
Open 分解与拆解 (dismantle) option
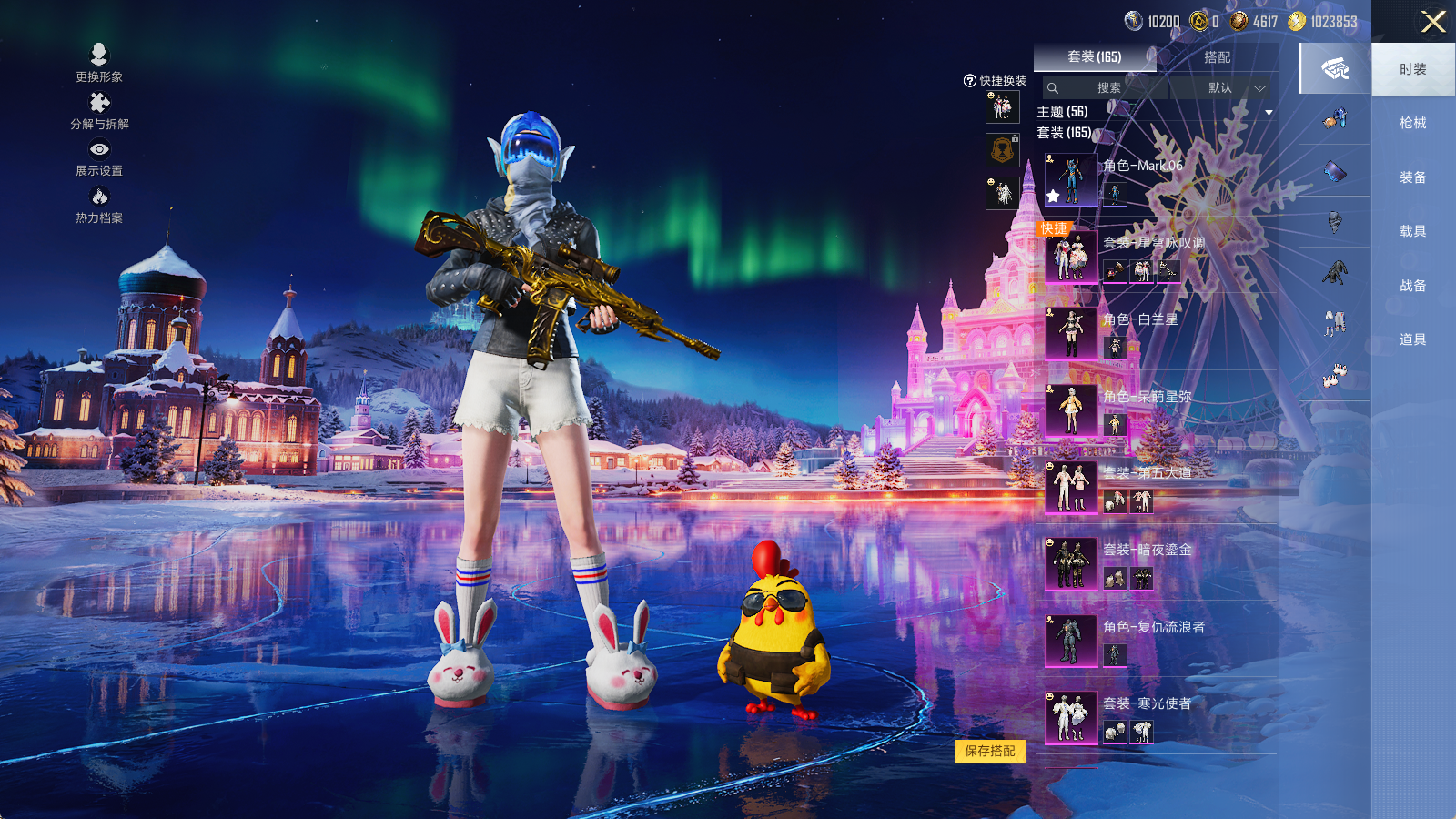(x=99, y=110)
